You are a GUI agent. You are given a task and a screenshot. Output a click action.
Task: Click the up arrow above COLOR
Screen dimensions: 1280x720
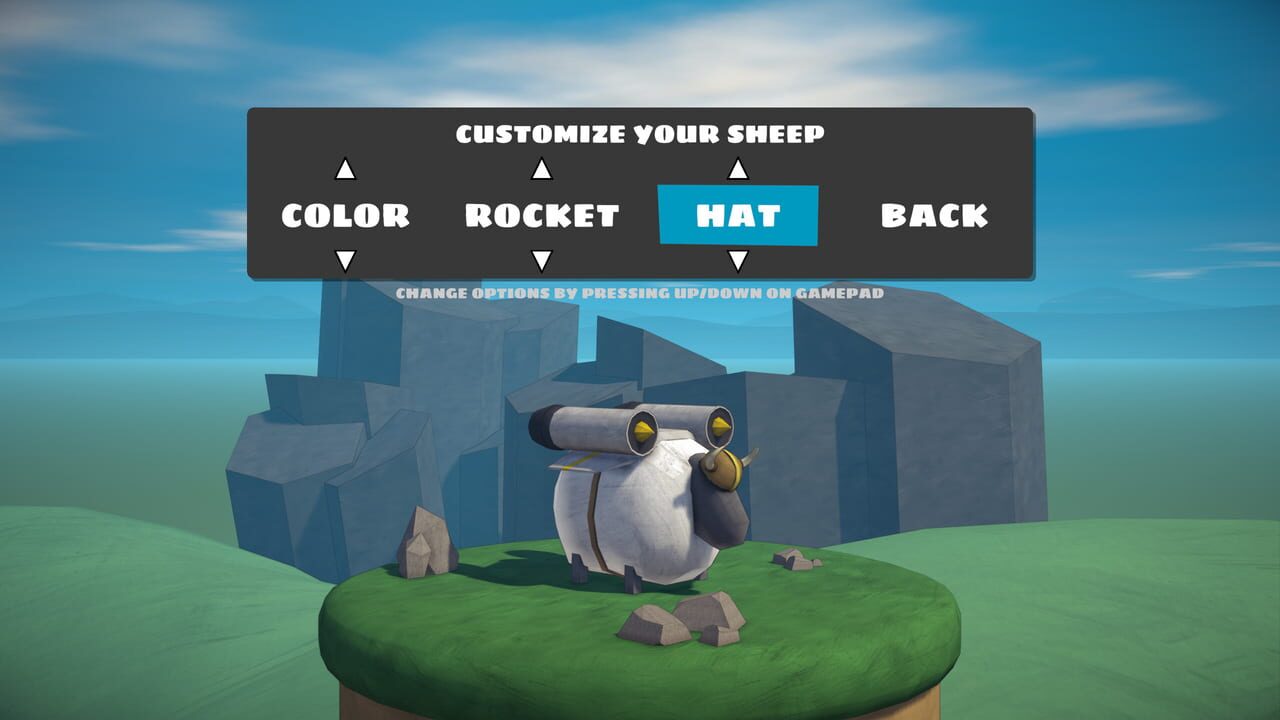[x=345, y=168]
